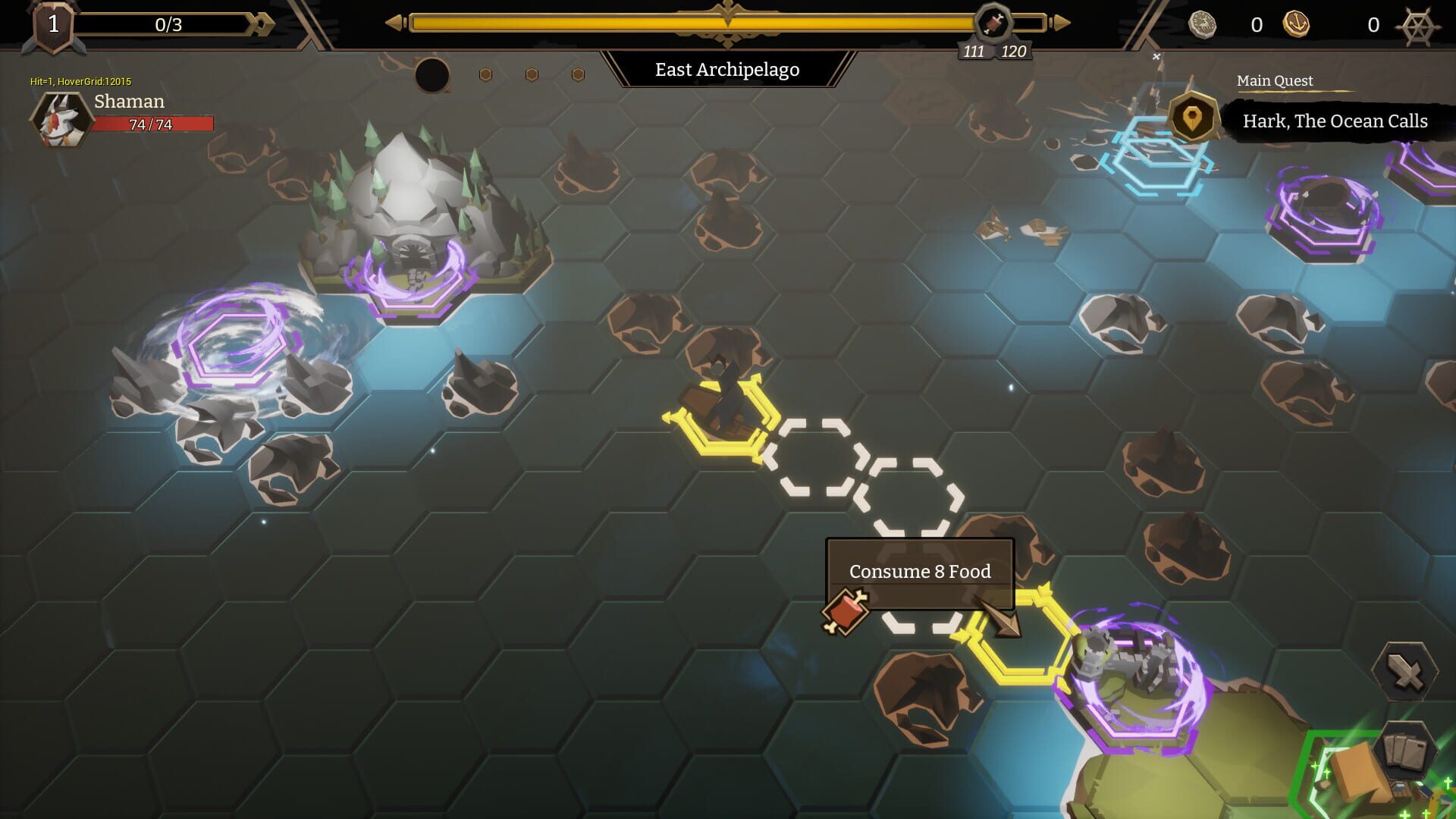
Task: Click the silver deer coin icon
Action: [x=1202, y=24]
